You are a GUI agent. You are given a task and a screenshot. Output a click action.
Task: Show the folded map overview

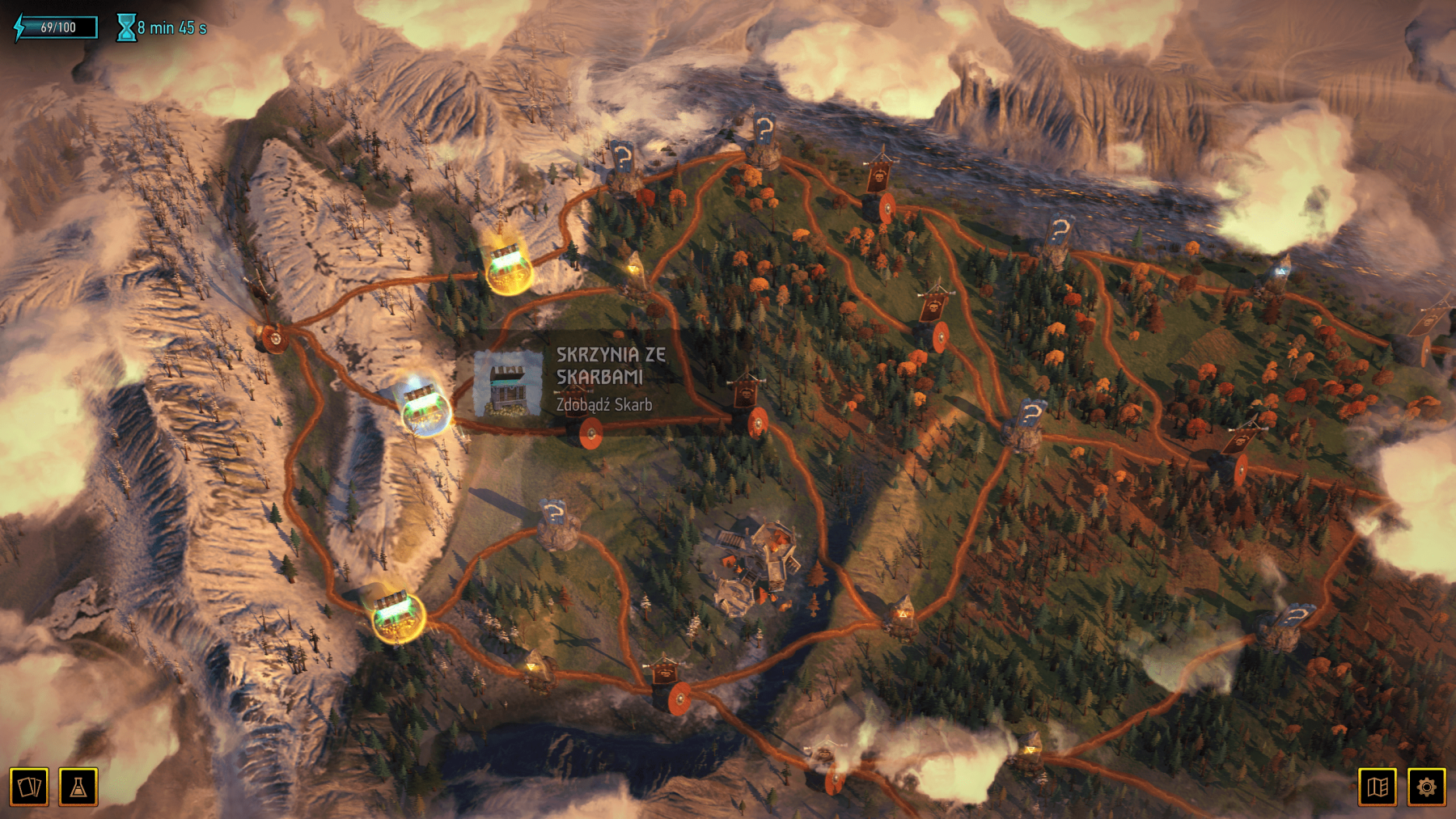tap(1378, 787)
